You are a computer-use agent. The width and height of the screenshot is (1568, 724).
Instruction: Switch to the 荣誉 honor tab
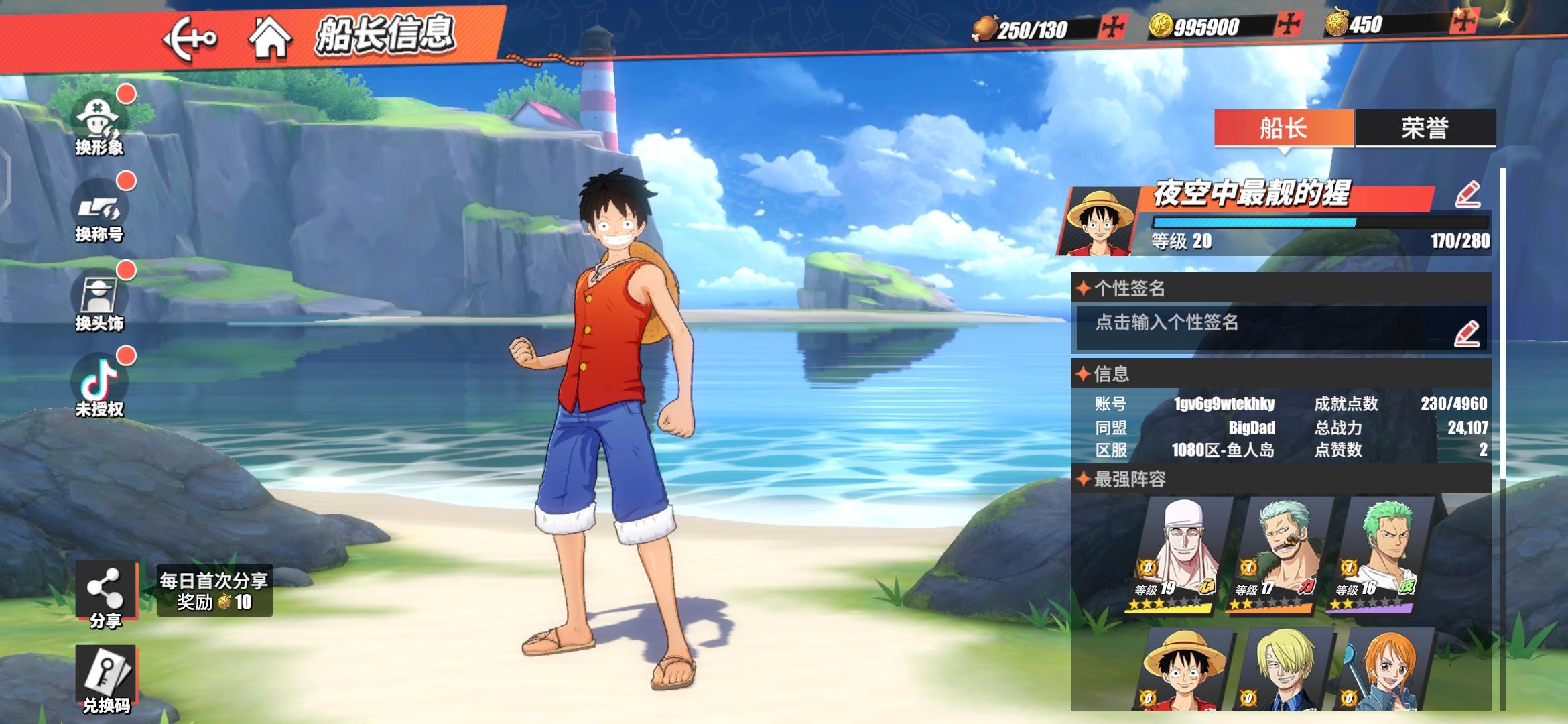coord(1425,127)
